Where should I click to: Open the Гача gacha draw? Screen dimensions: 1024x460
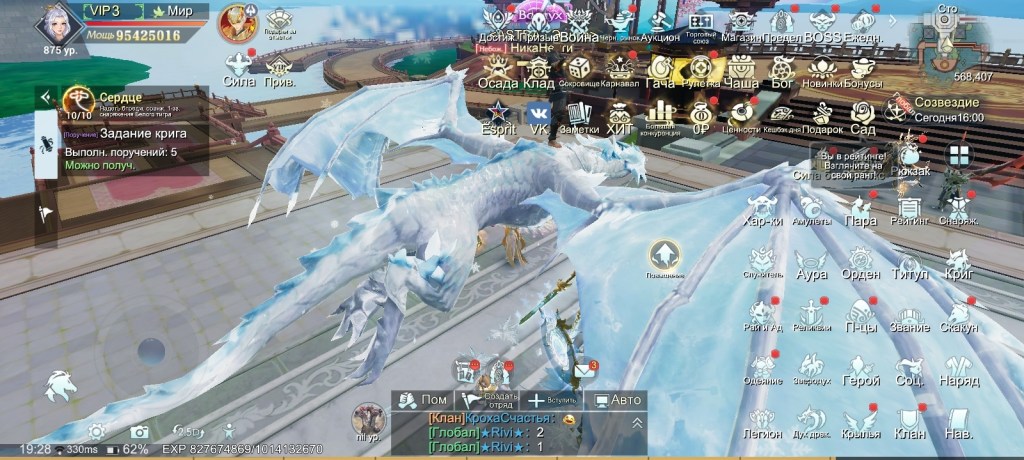tap(660, 71)
